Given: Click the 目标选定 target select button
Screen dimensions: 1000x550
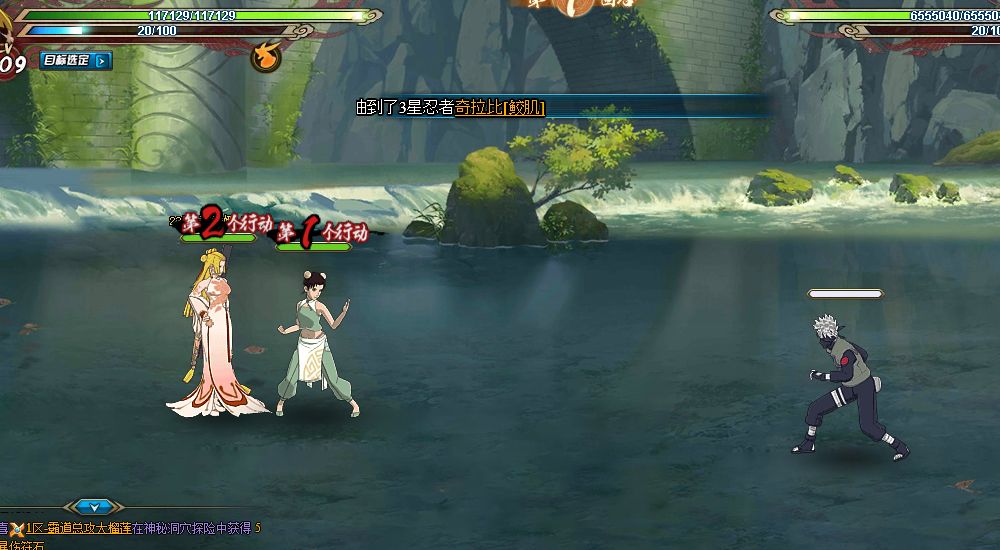Looking at the screenshot, I should pos(77,61).
